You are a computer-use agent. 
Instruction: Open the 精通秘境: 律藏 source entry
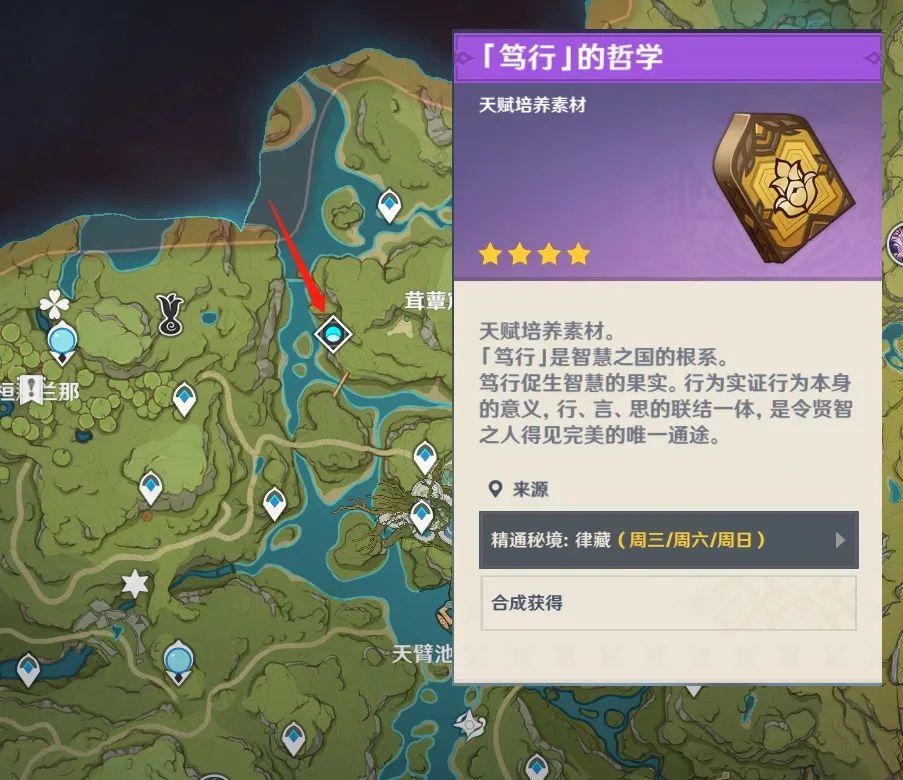pyautogui.click(x=668, y=540)
